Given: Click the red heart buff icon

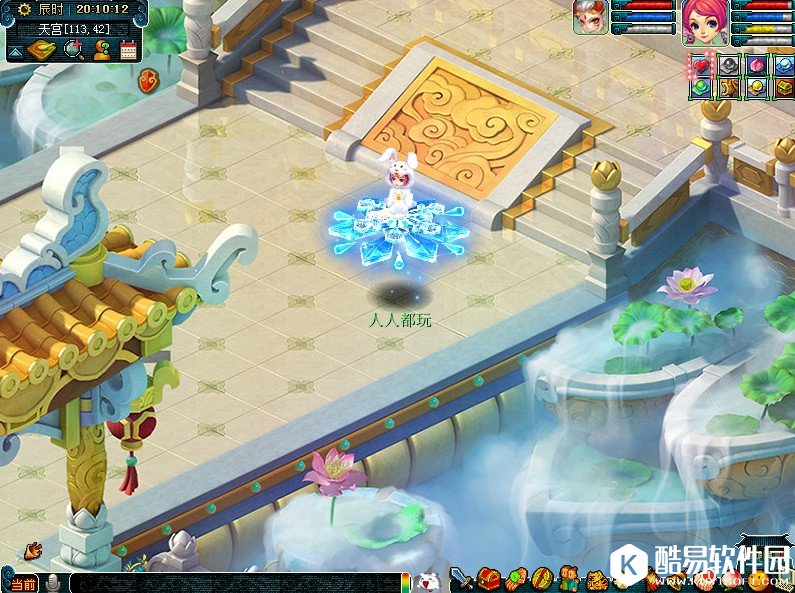Looking at the screenshot, I should coord(702,66).
